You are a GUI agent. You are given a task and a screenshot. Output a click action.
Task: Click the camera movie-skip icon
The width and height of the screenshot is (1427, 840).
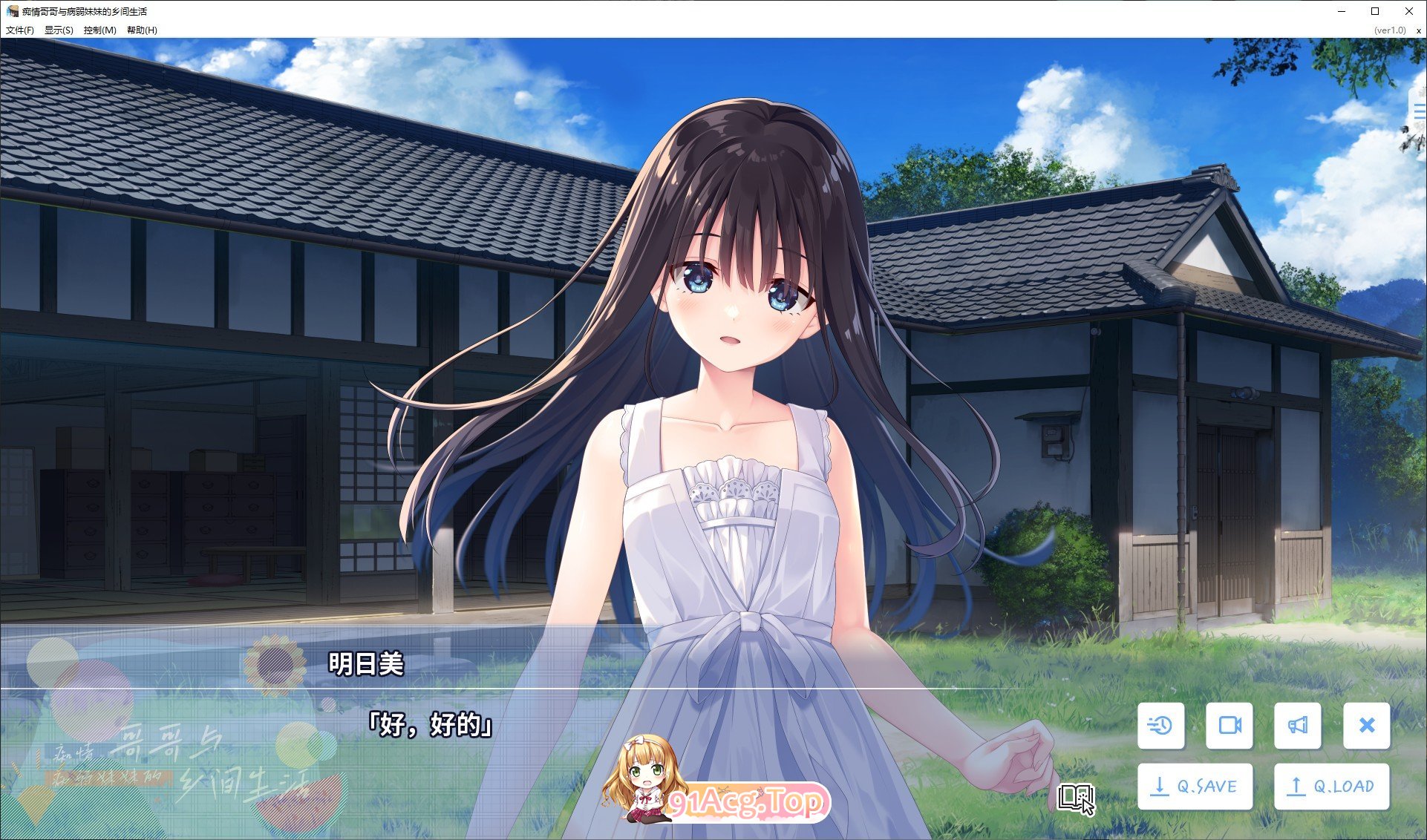[x=1230, y=726]
